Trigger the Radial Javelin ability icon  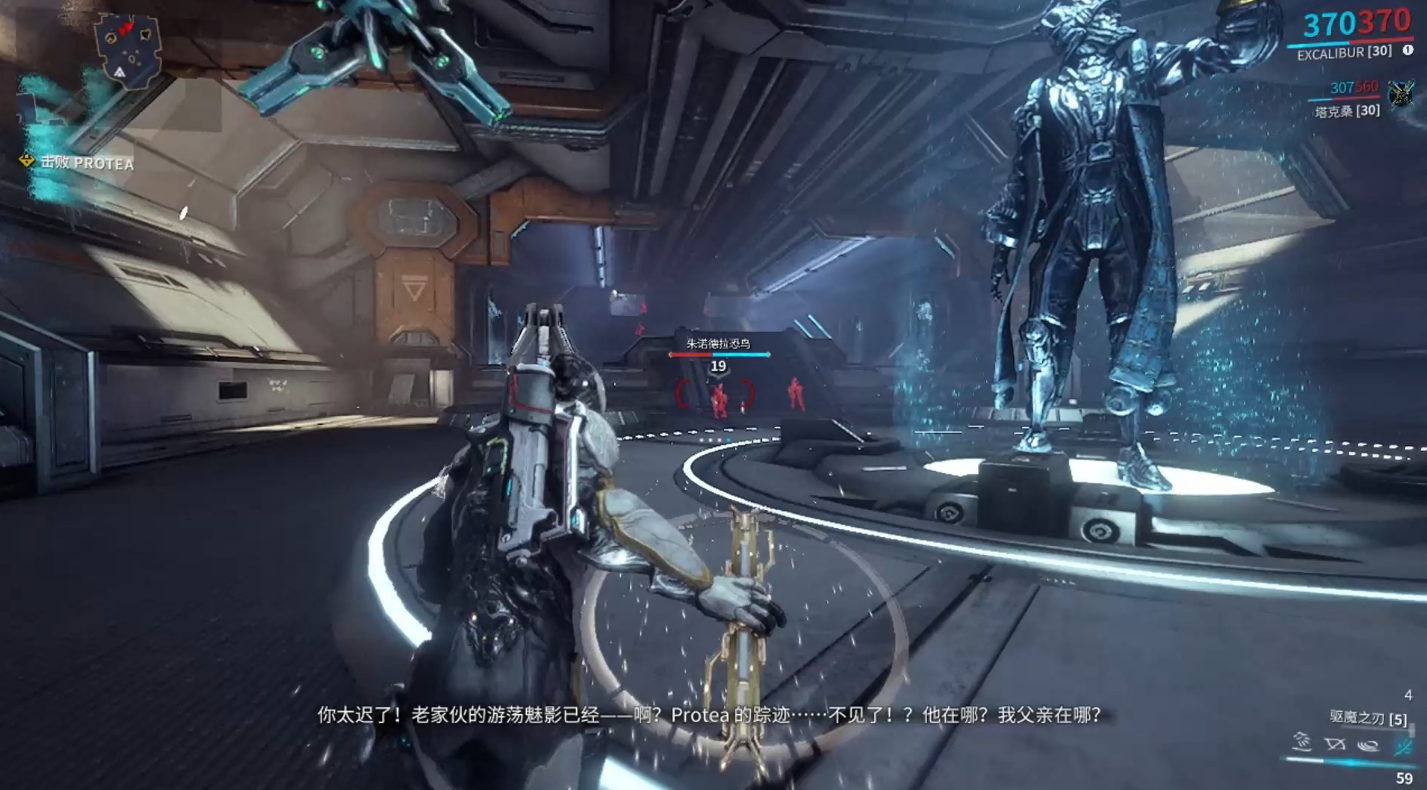point(1368,744)
